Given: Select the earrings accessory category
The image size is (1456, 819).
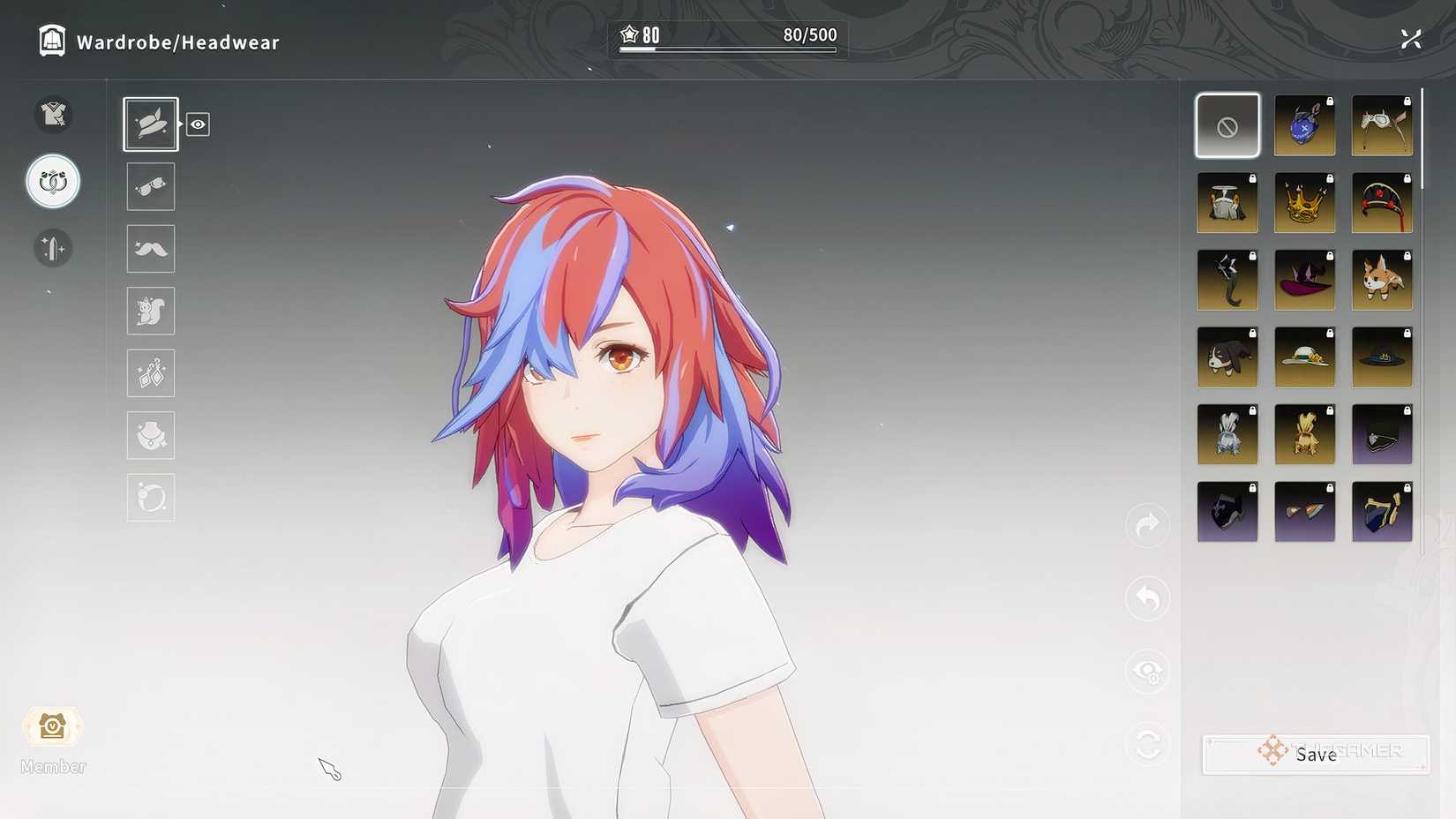Looking at the screenshot, I should (150, 372).
